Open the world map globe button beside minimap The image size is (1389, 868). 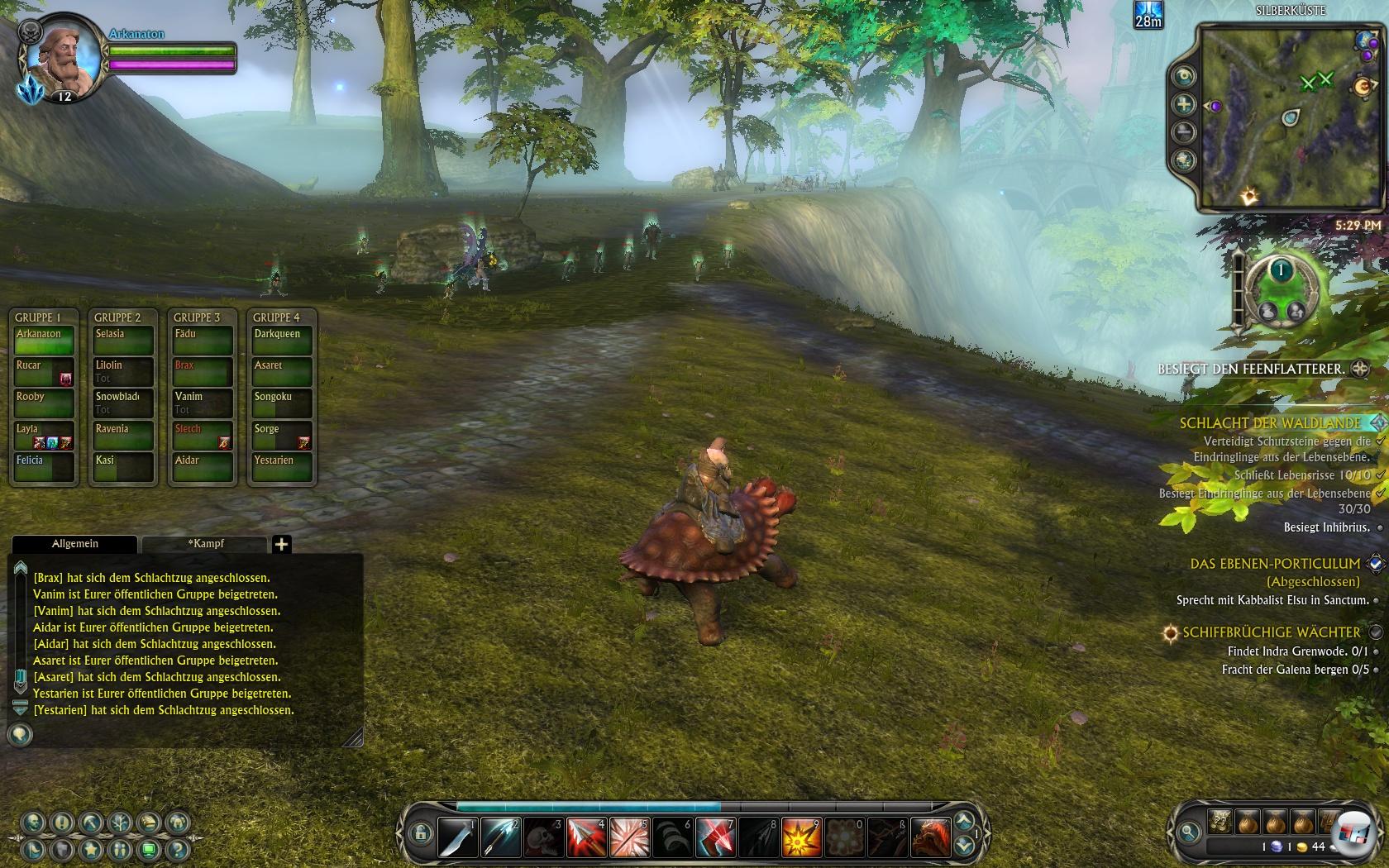click(1184, 160)
